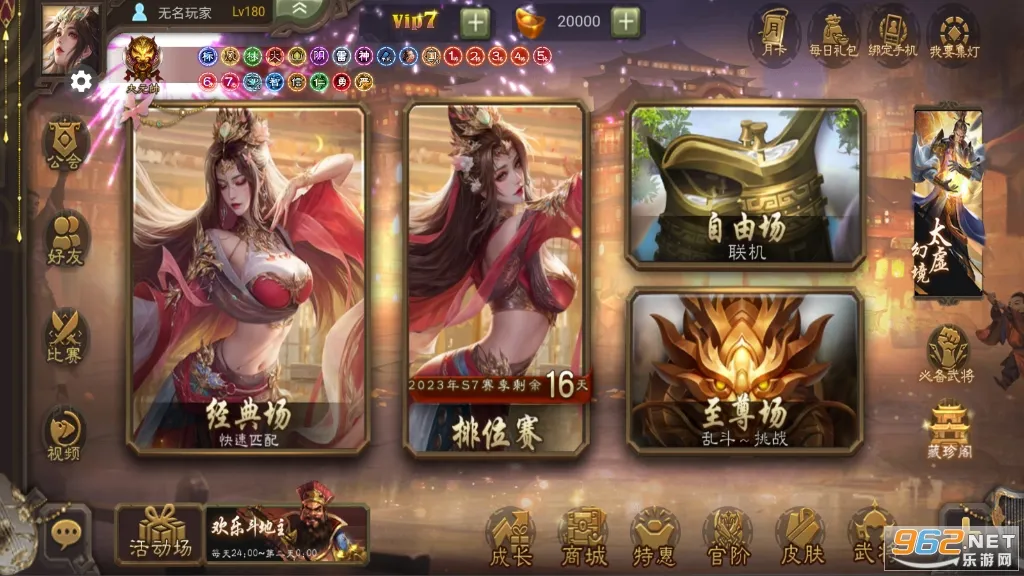Select the 自由场 online mode card
Screen dimensions: 1024x576
tap(746, 187)
